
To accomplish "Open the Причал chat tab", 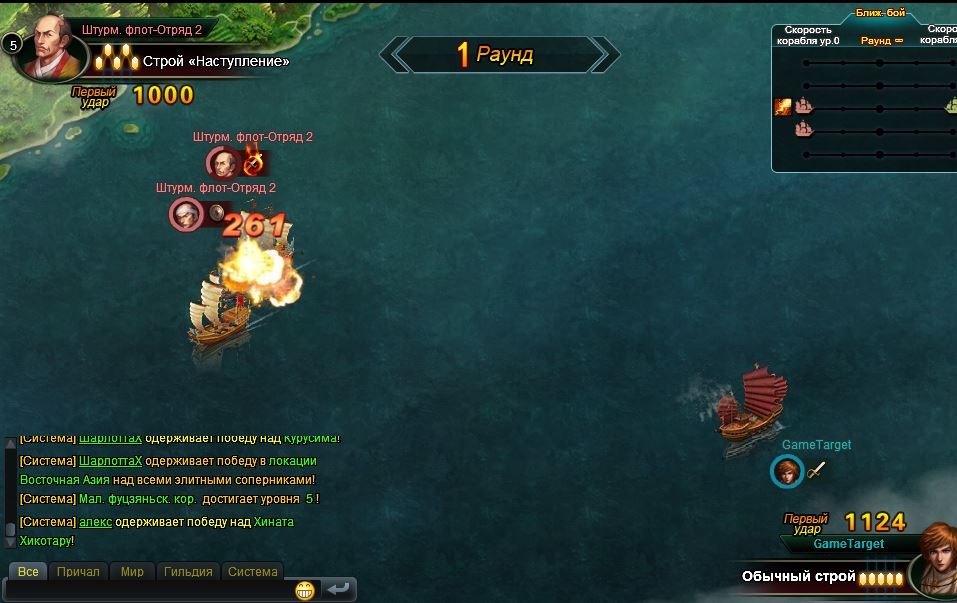I will tap(78, 572).
